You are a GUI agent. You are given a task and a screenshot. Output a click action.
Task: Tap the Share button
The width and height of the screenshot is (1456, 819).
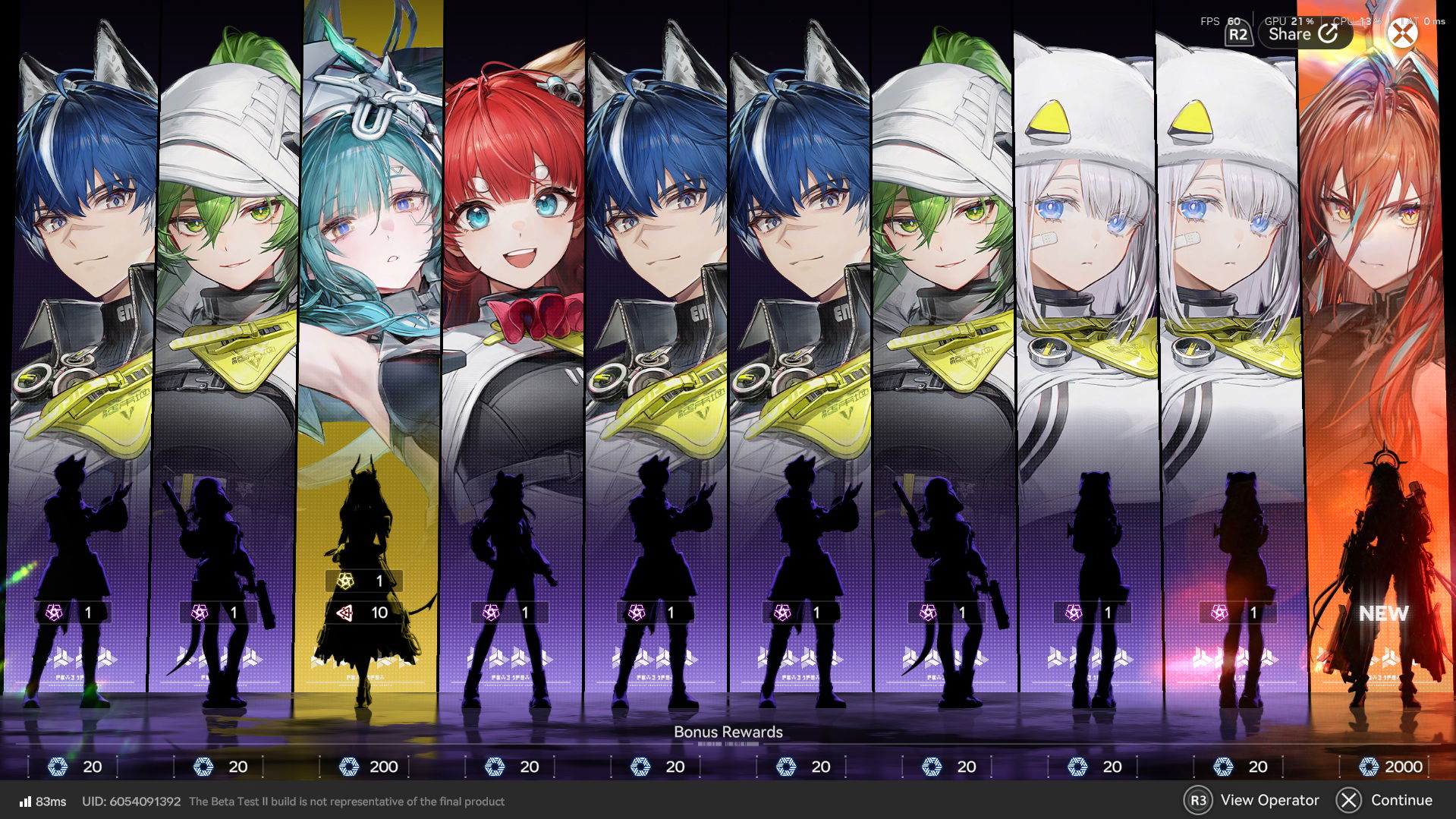point(1301,33)
